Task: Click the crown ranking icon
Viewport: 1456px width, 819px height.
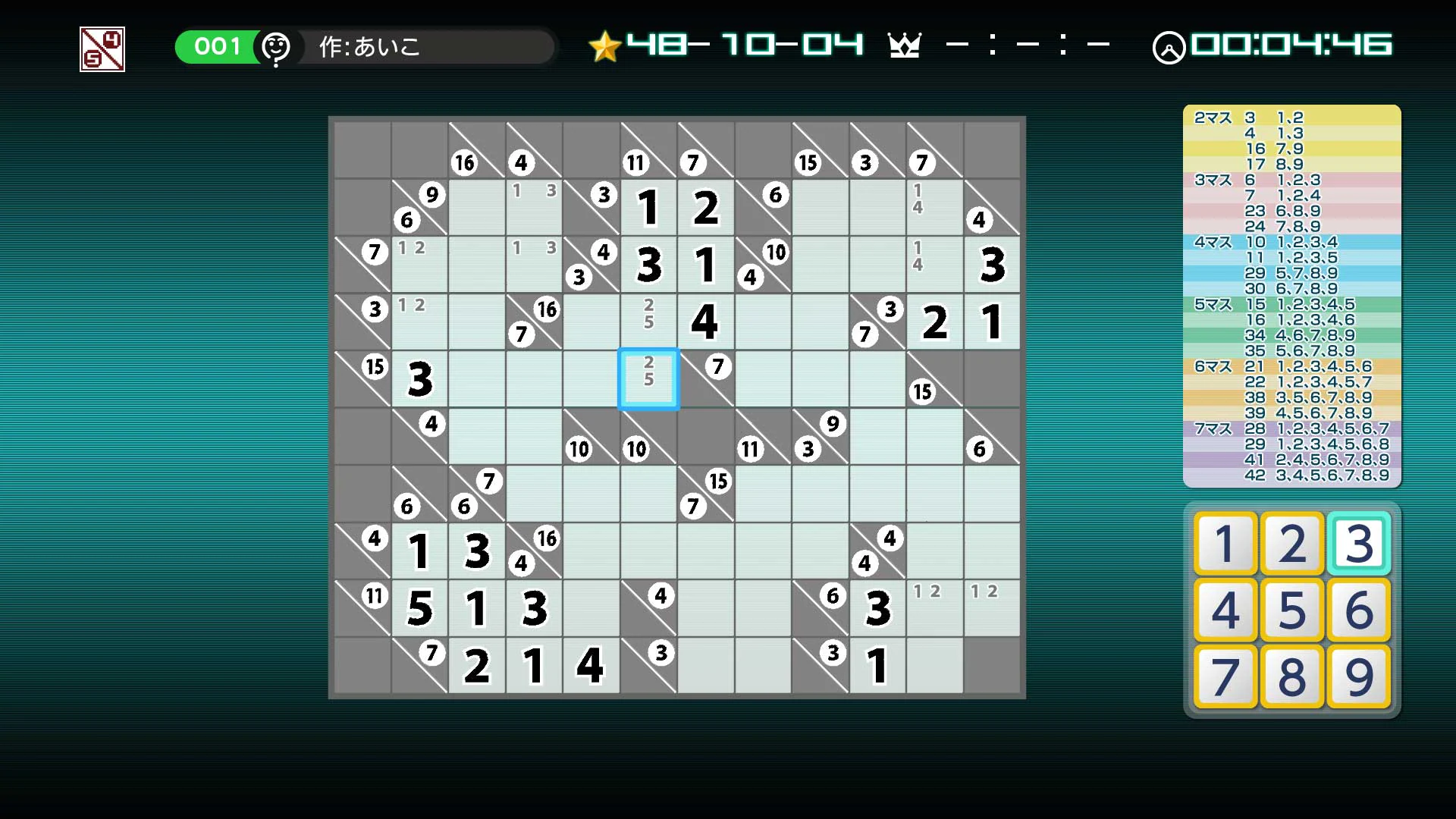Action: (905, 45)
